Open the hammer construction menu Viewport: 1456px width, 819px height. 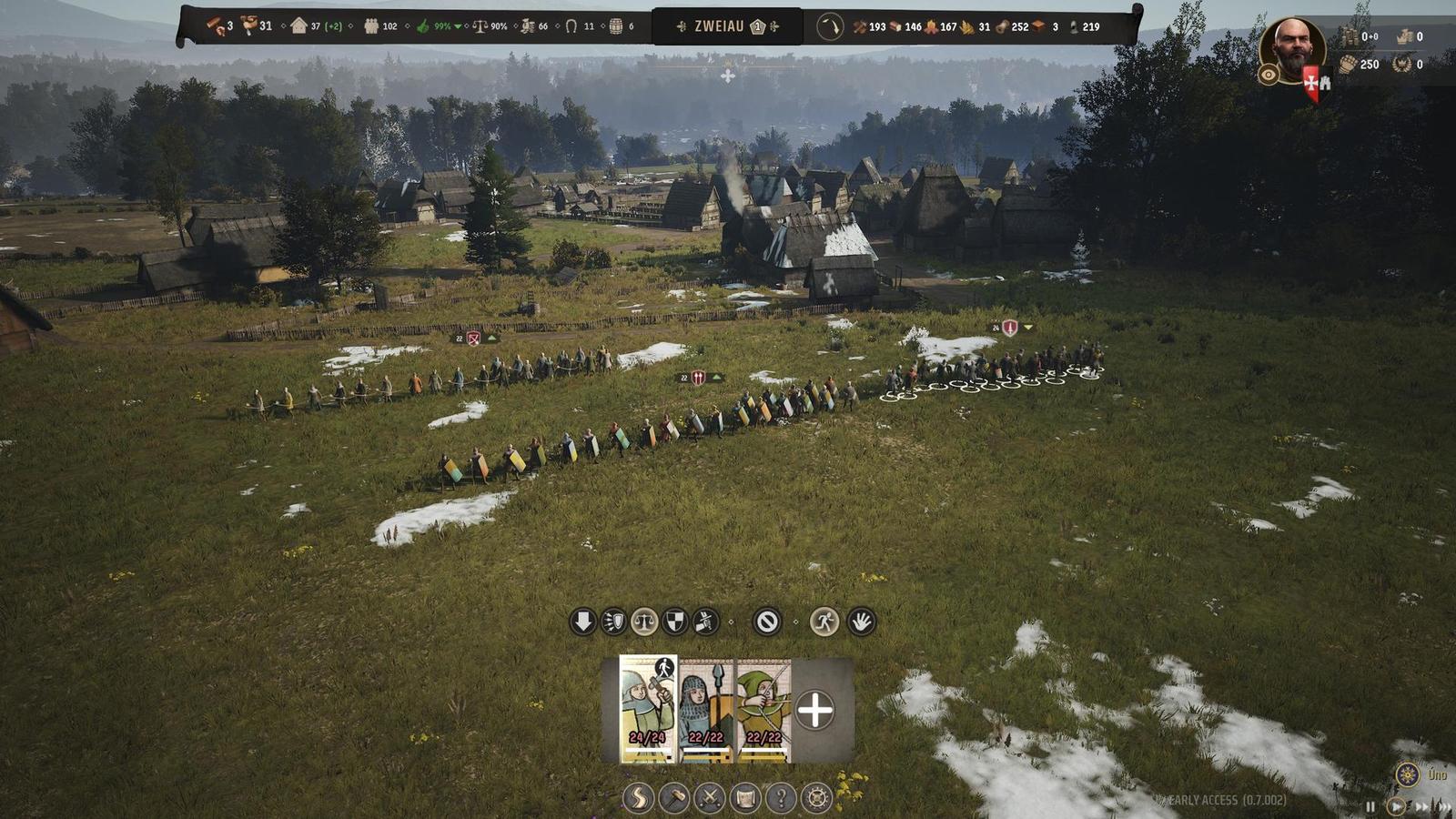coord(673,798)
